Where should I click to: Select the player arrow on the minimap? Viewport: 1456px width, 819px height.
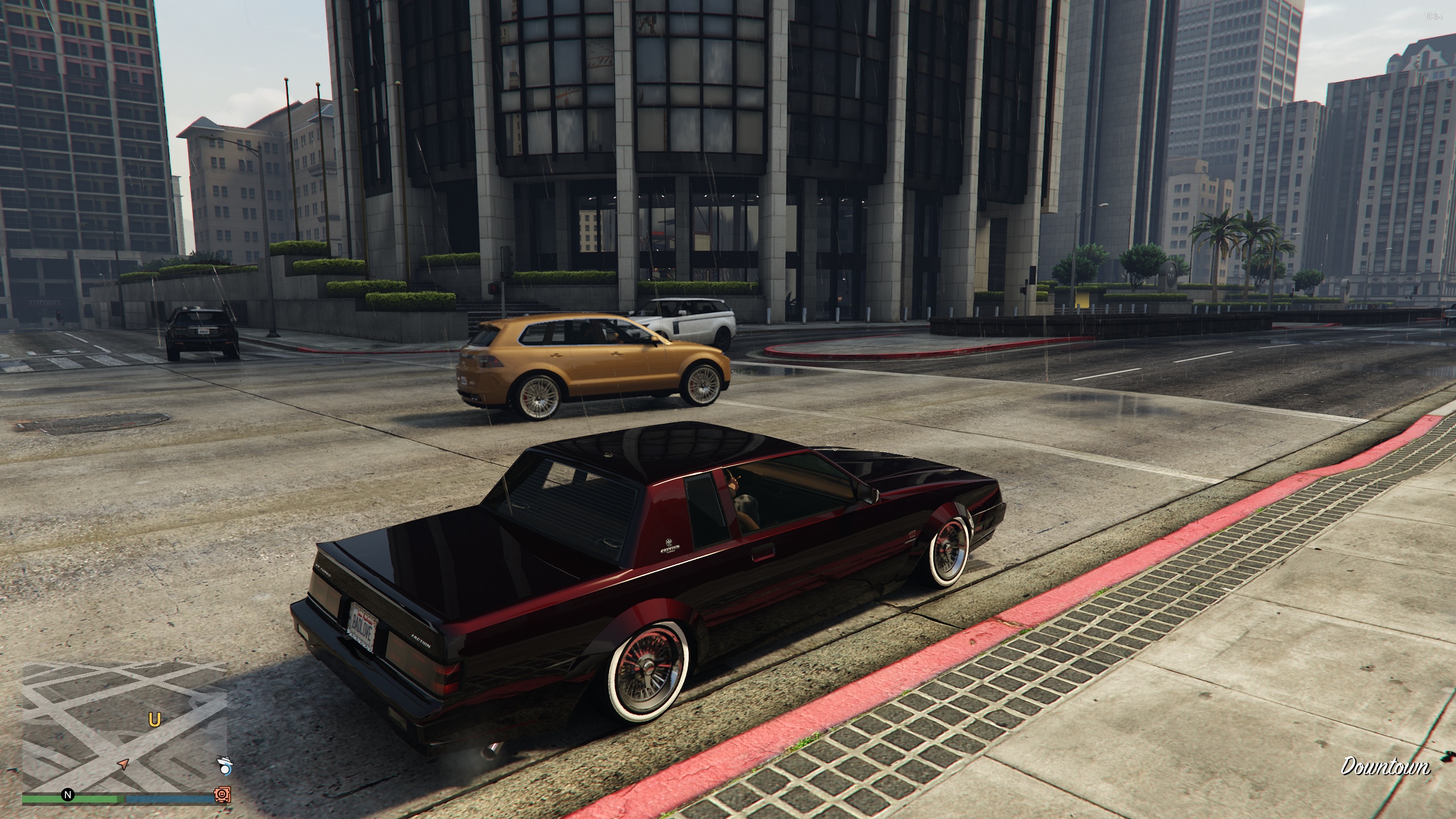123,763
